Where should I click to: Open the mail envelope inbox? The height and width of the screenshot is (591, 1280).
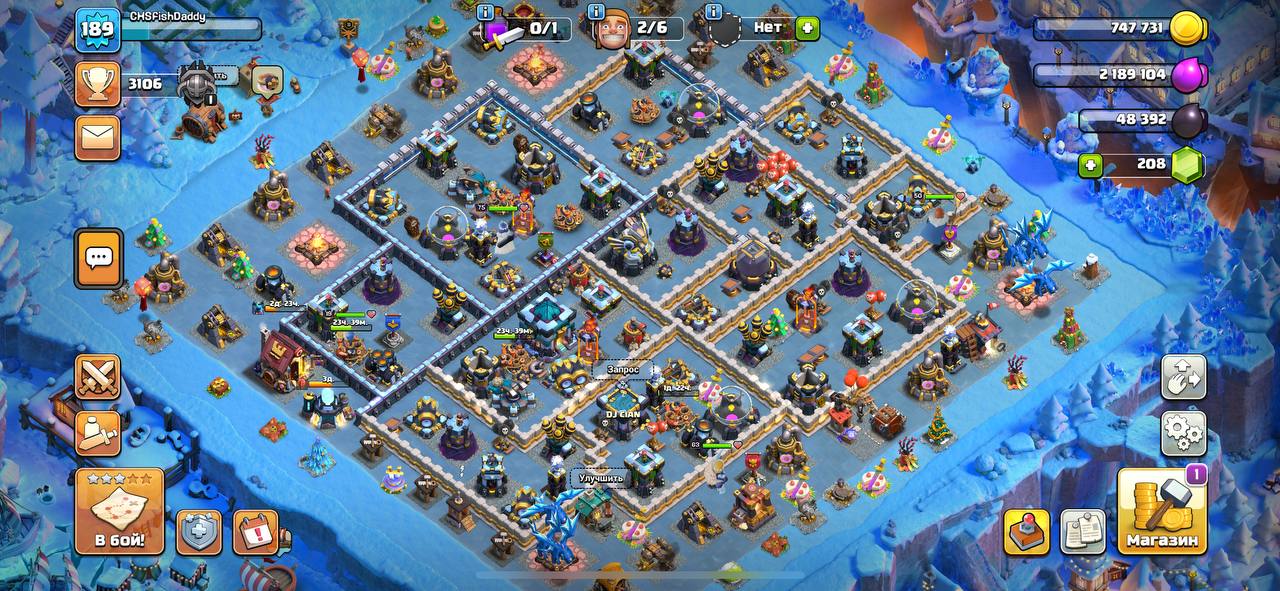tap(98, 137)
